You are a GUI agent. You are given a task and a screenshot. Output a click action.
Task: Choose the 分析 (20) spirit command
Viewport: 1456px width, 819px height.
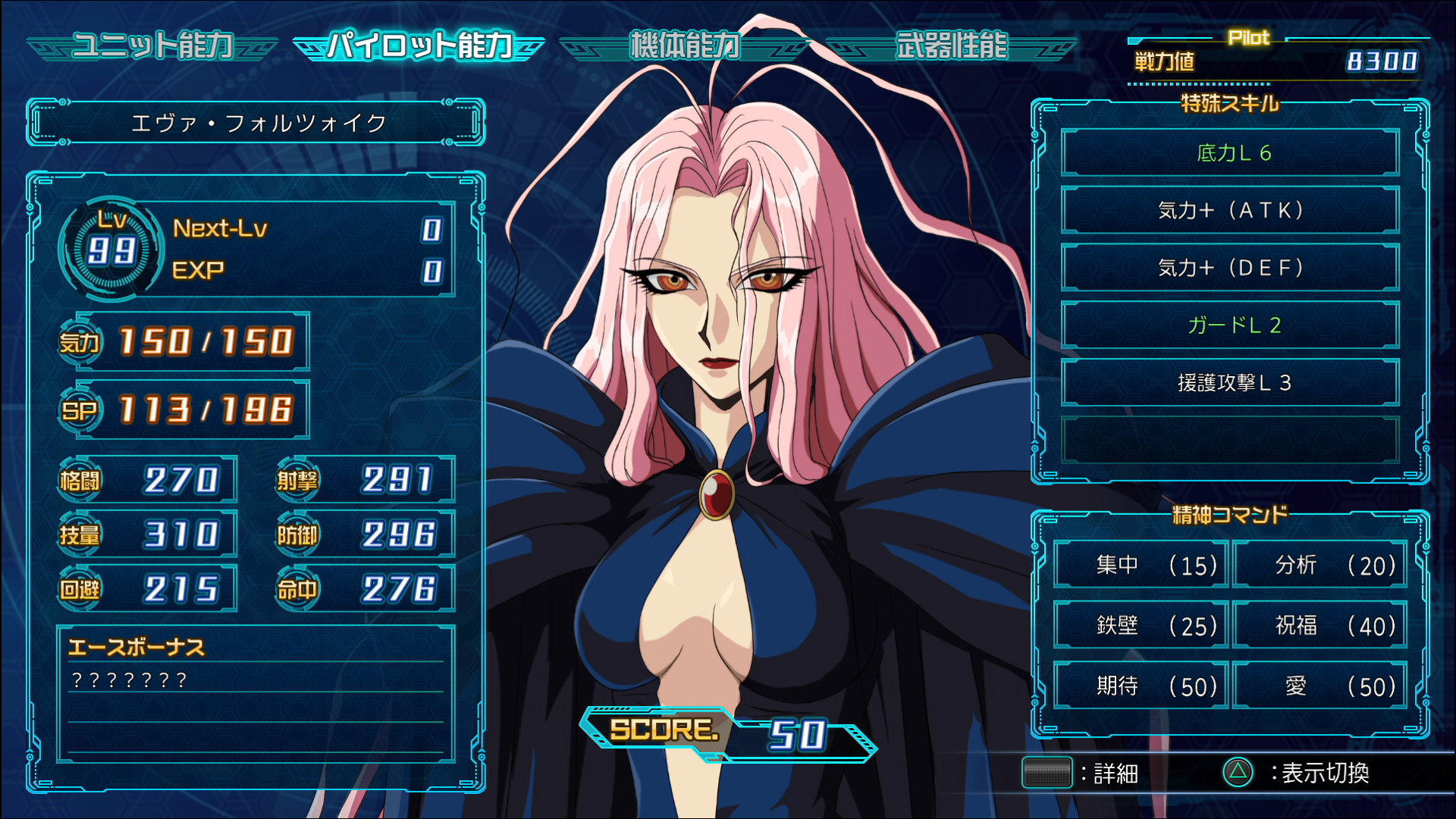point(1319,565)
